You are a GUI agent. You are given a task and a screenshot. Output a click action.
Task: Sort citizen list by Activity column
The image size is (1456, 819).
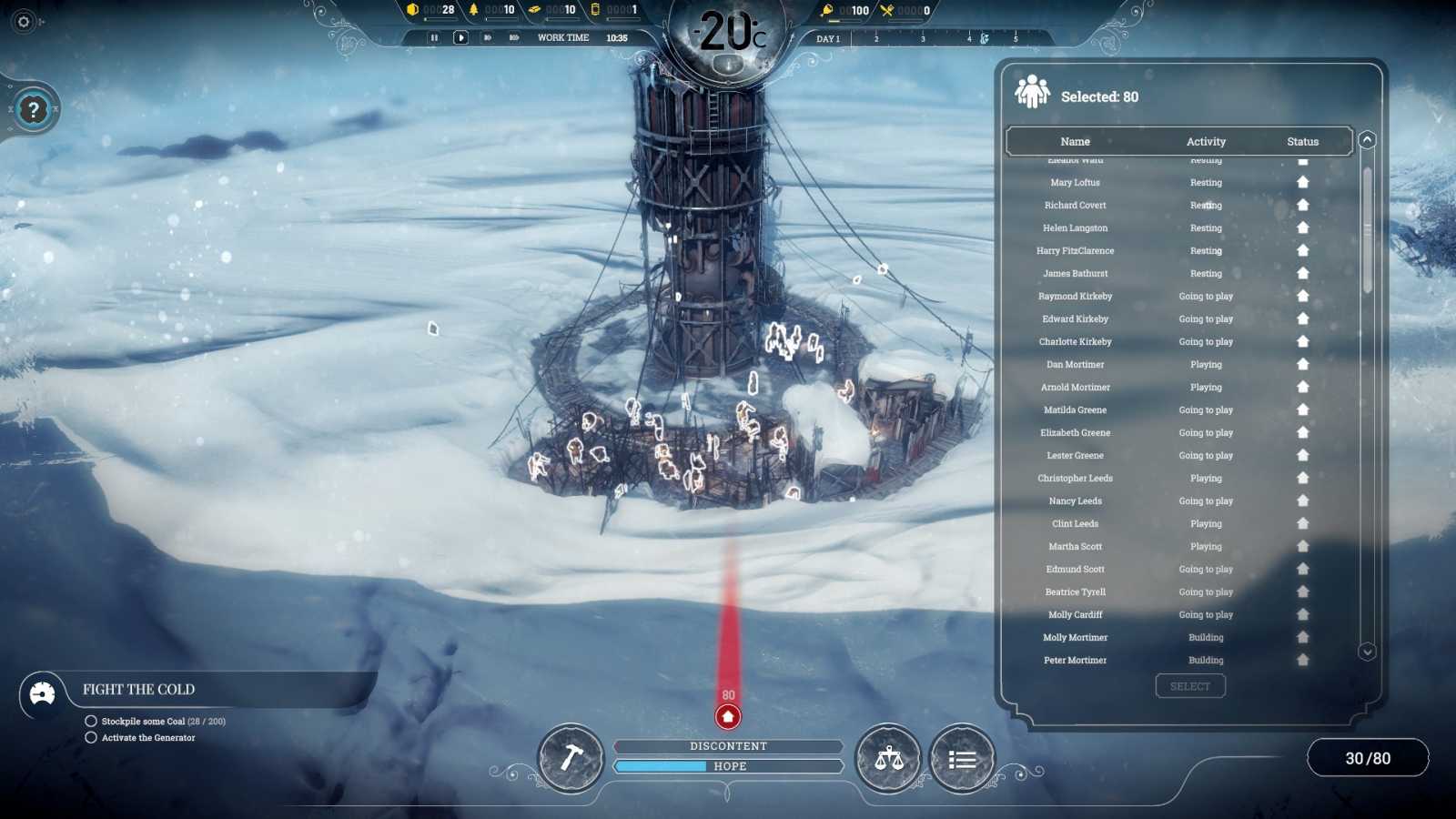point(1206,141)
